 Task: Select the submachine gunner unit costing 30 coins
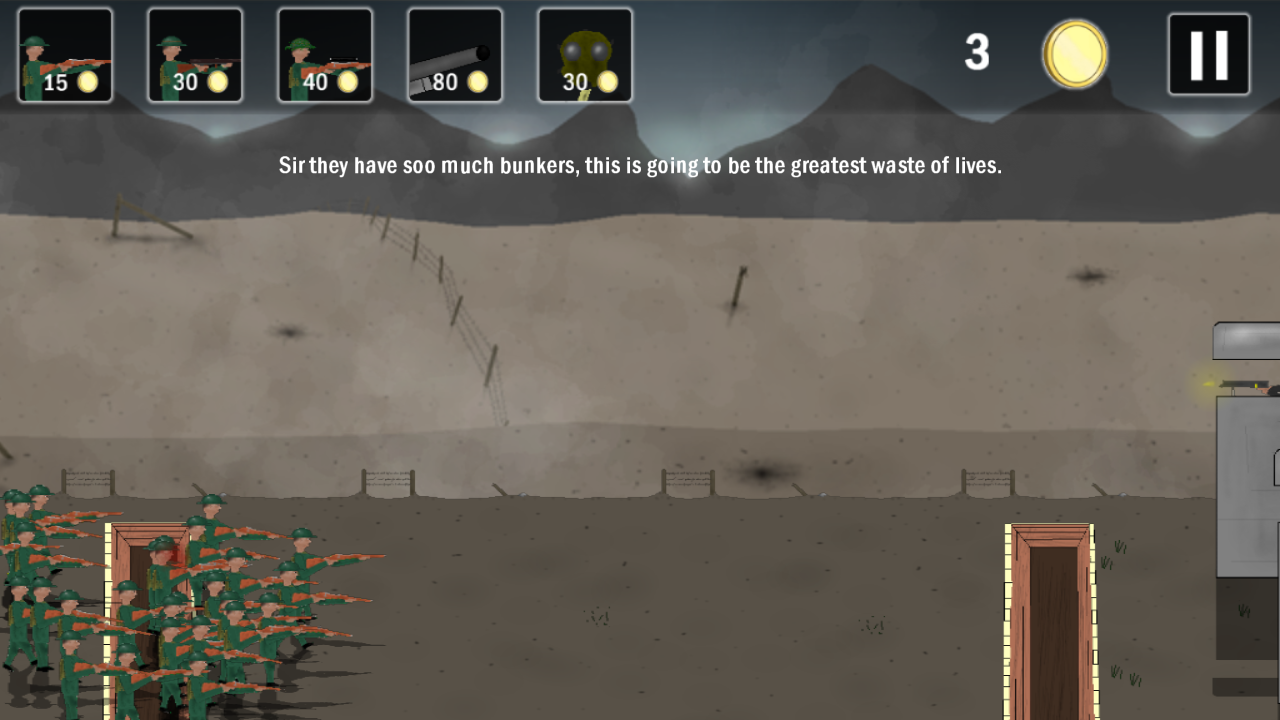[x=194, y=55]
